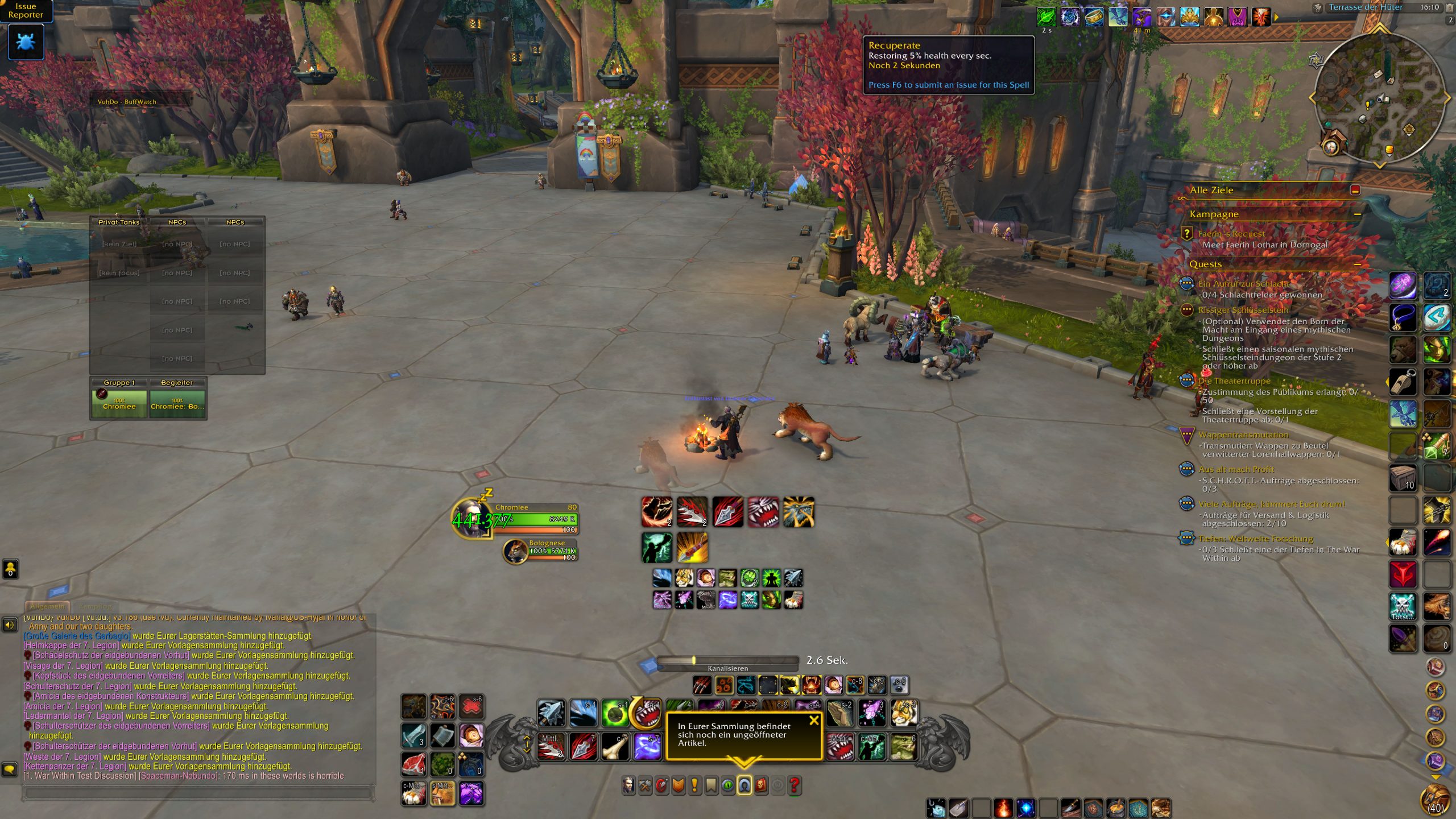Close the unopened collection item tooltip

pos(814,721)
